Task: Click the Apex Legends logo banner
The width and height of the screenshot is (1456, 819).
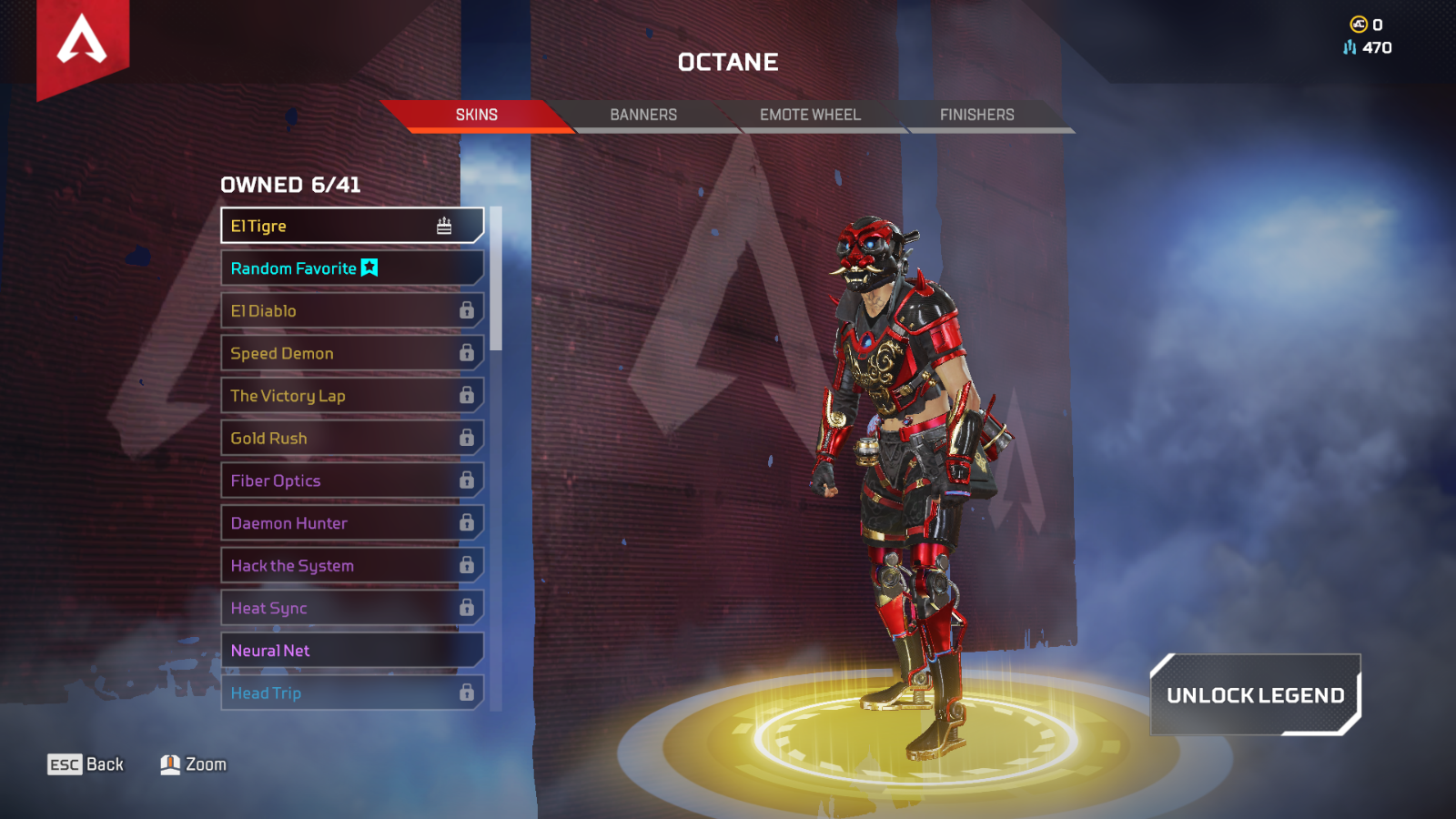Action: 82,44
